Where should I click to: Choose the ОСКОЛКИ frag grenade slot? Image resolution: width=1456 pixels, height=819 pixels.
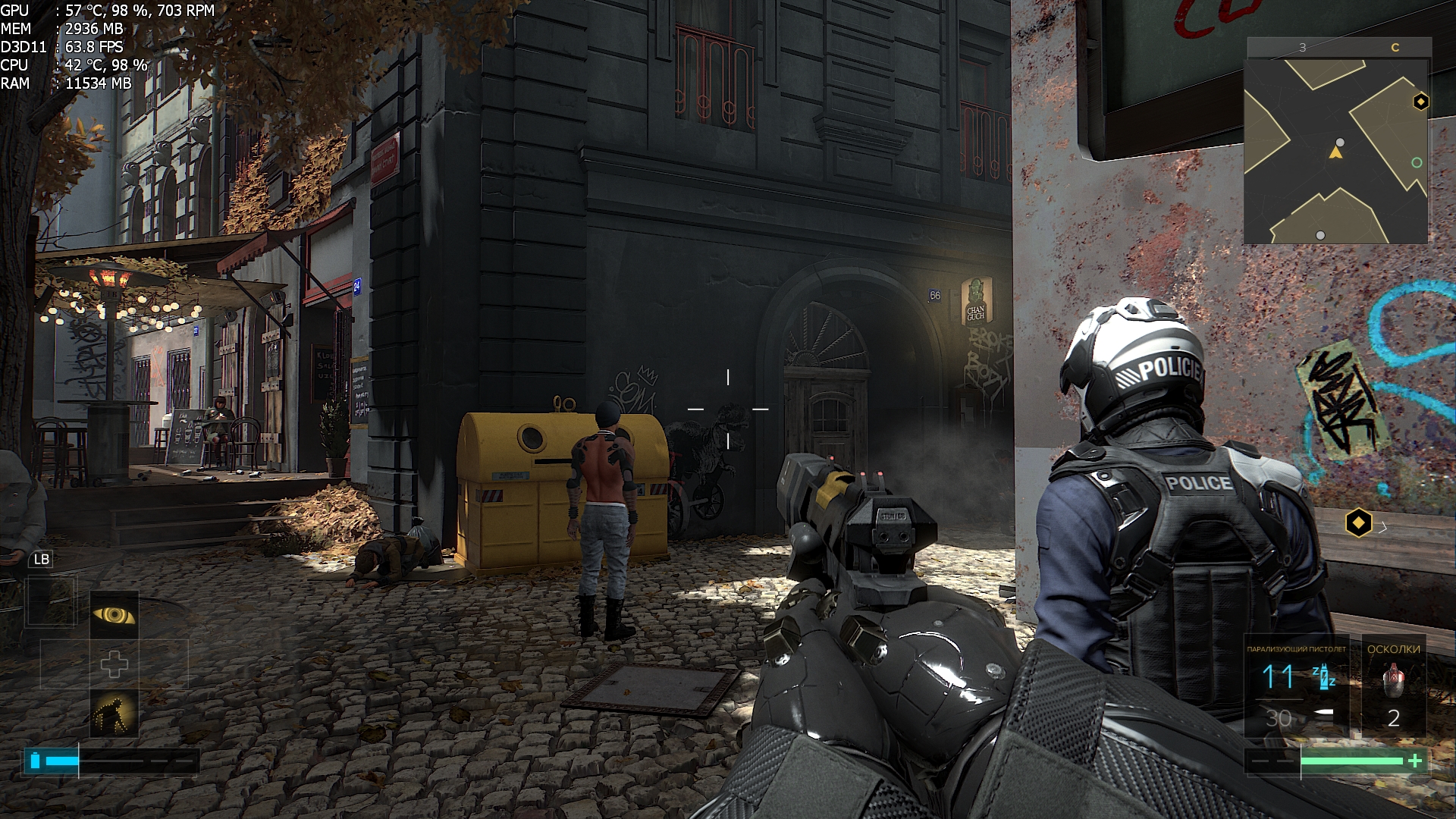[1393, 687]
